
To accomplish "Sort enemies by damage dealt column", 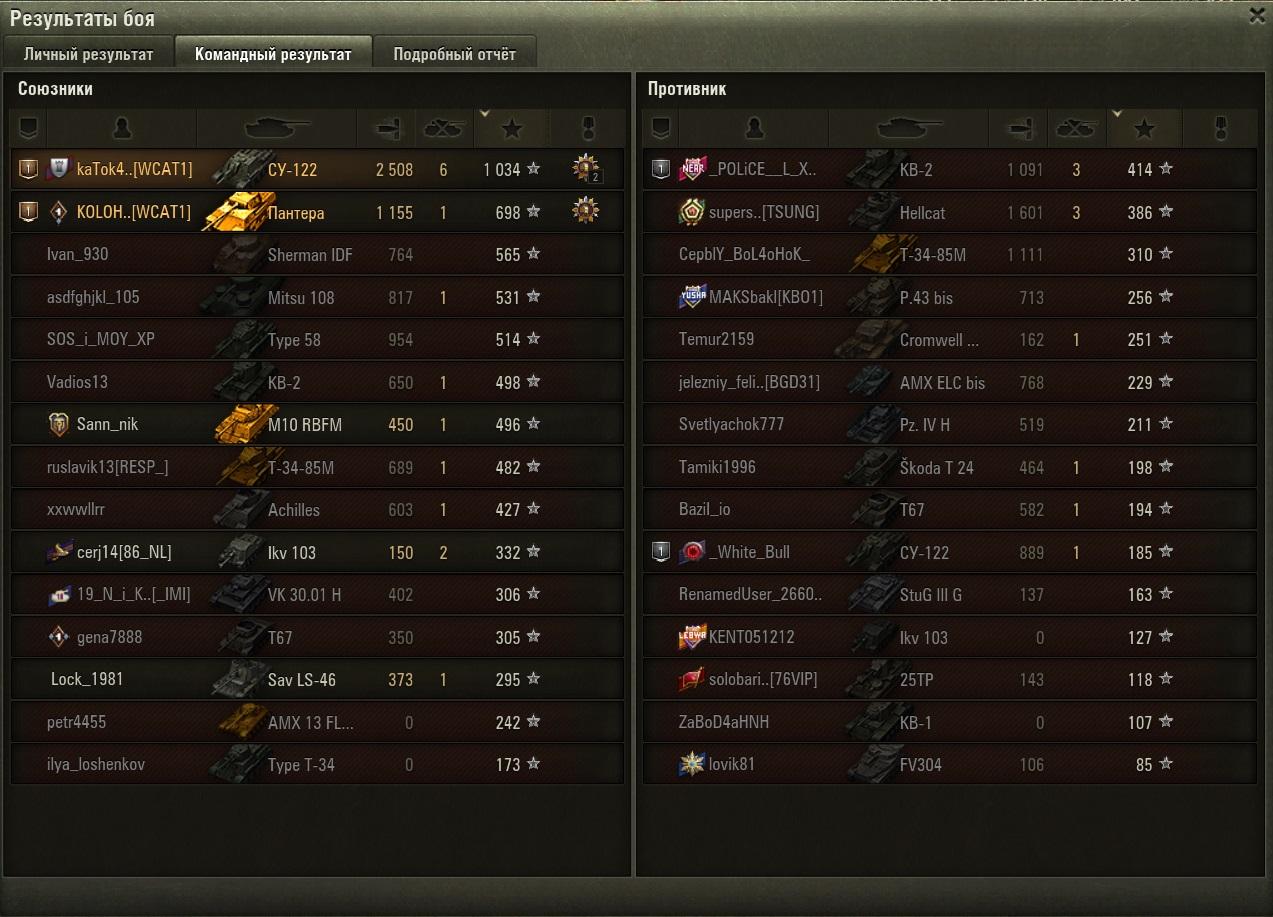I will (1018, 128).
